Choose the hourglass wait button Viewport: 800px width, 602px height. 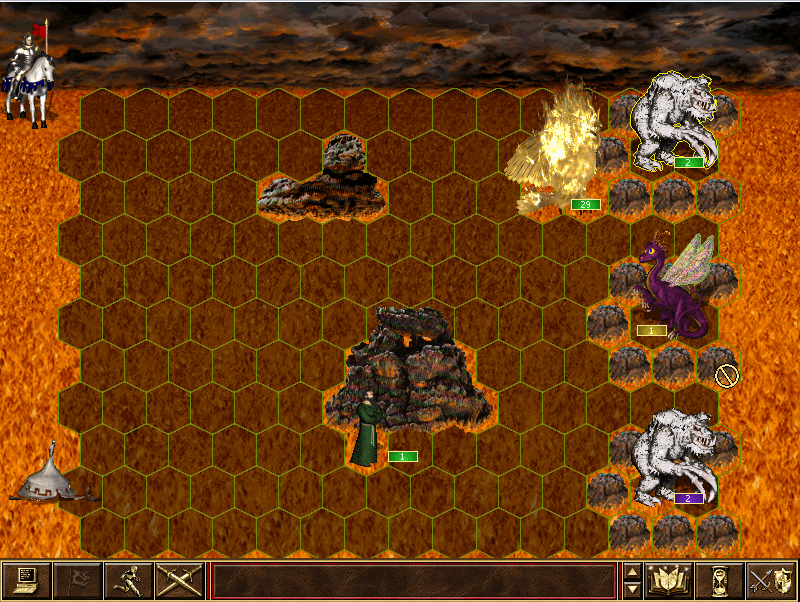[721, 580]
